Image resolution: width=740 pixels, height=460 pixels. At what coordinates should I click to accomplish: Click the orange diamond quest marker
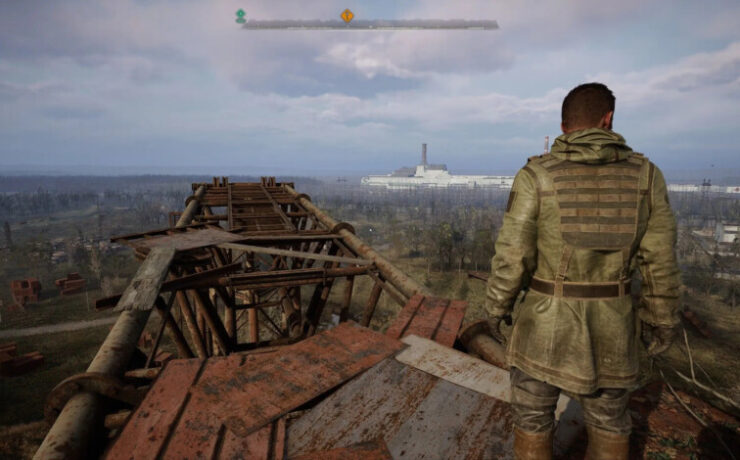tap(347, 15)
